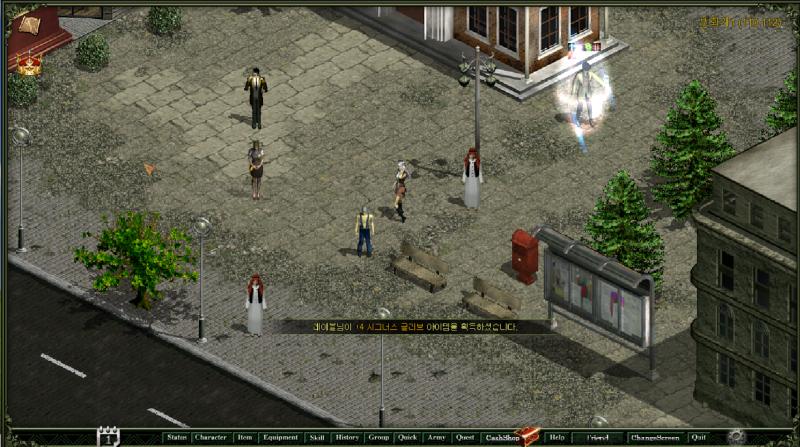Image resolution: width=800 pixels, height=447 pixels.
Task: Open the Army menu
Action: coord(436,437)
